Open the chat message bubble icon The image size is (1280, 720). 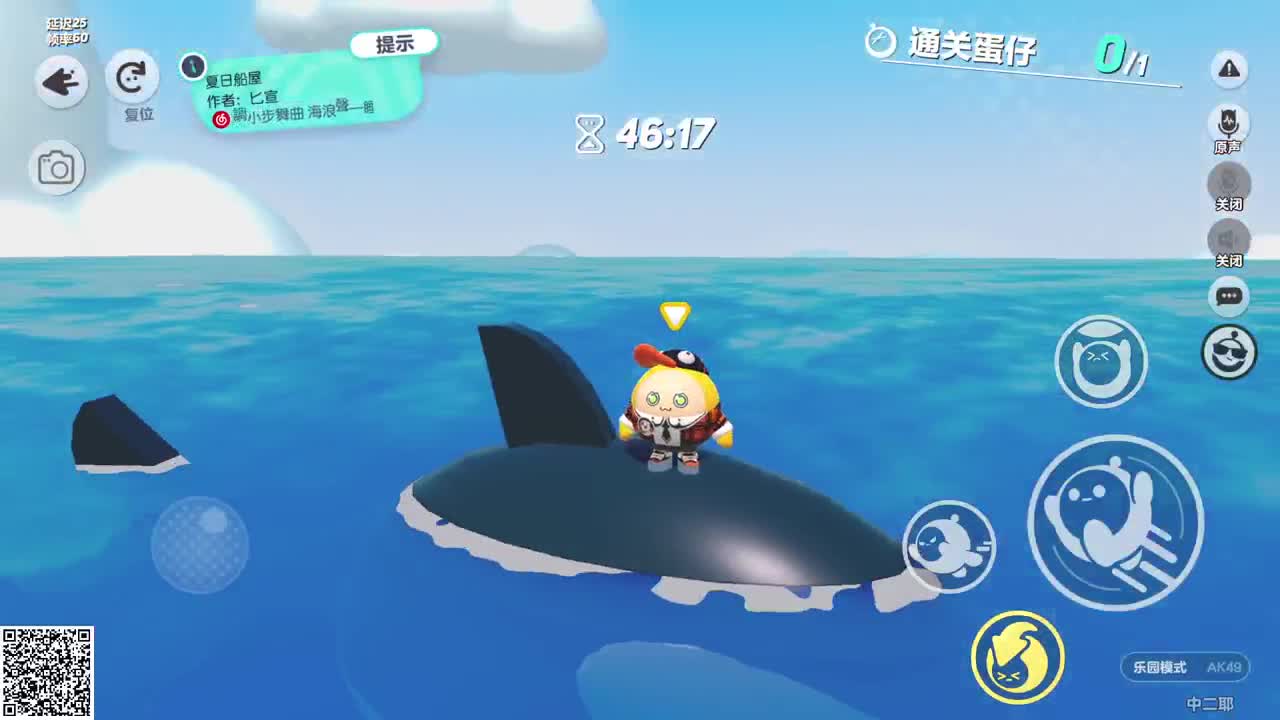click(x=1228, y=298)
